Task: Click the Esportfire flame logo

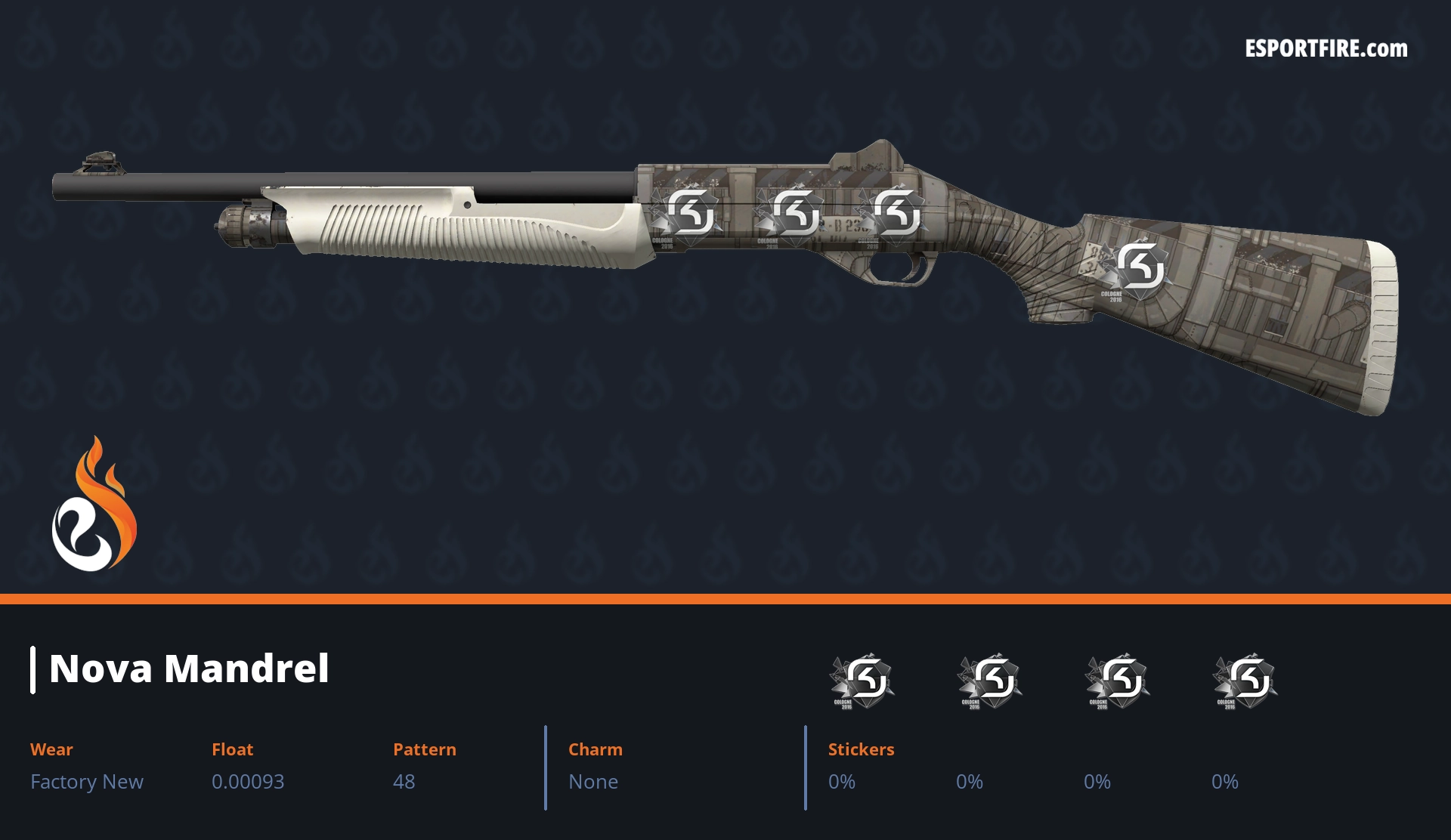Action: [x=94, y=505]
